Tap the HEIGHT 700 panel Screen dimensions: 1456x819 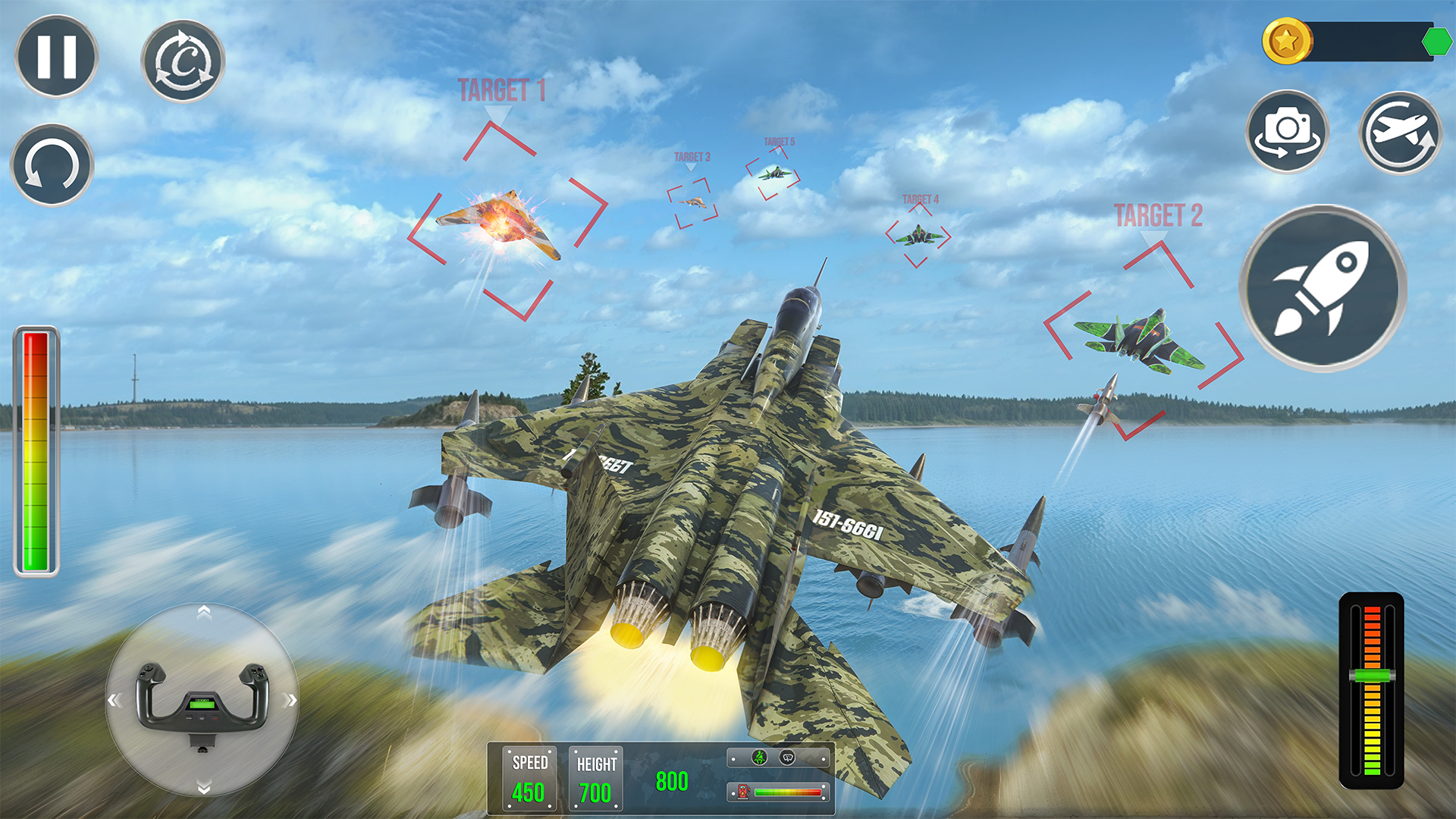coord(595,777)
